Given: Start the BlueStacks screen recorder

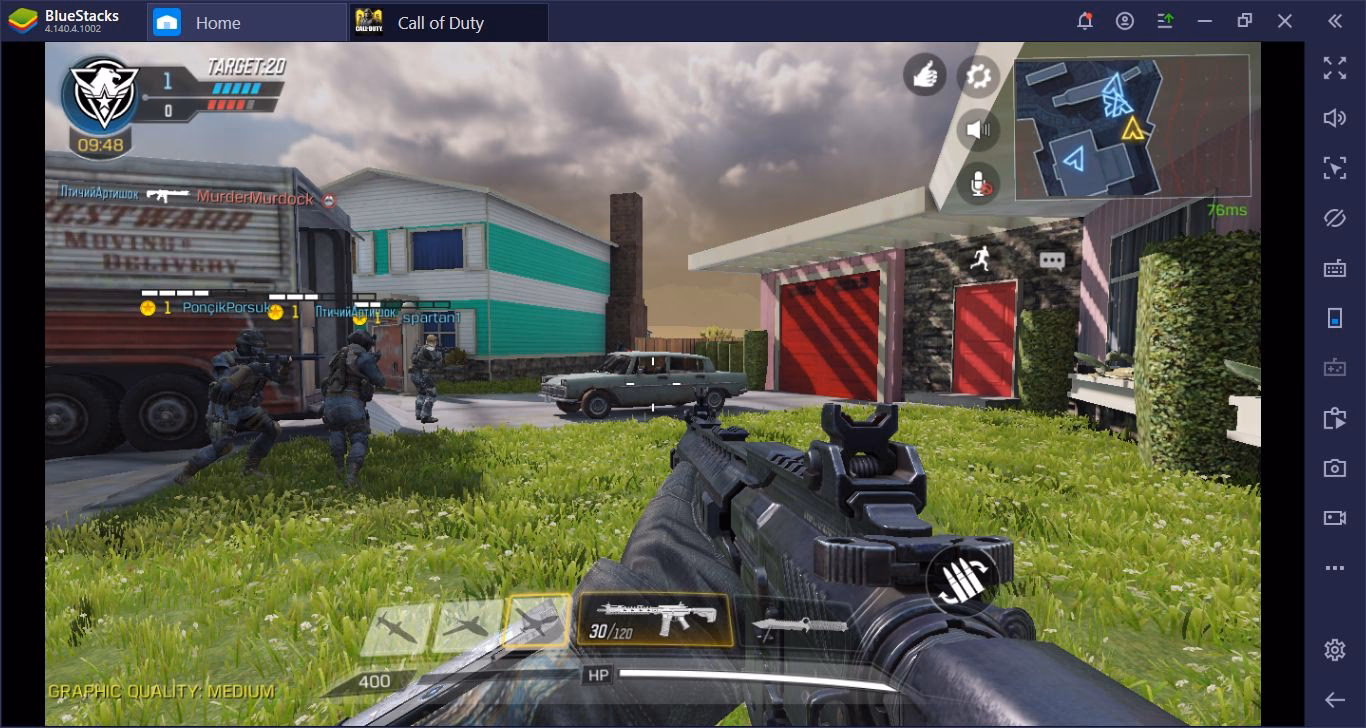Looking at the screenshot, I should click(1335, 517).
